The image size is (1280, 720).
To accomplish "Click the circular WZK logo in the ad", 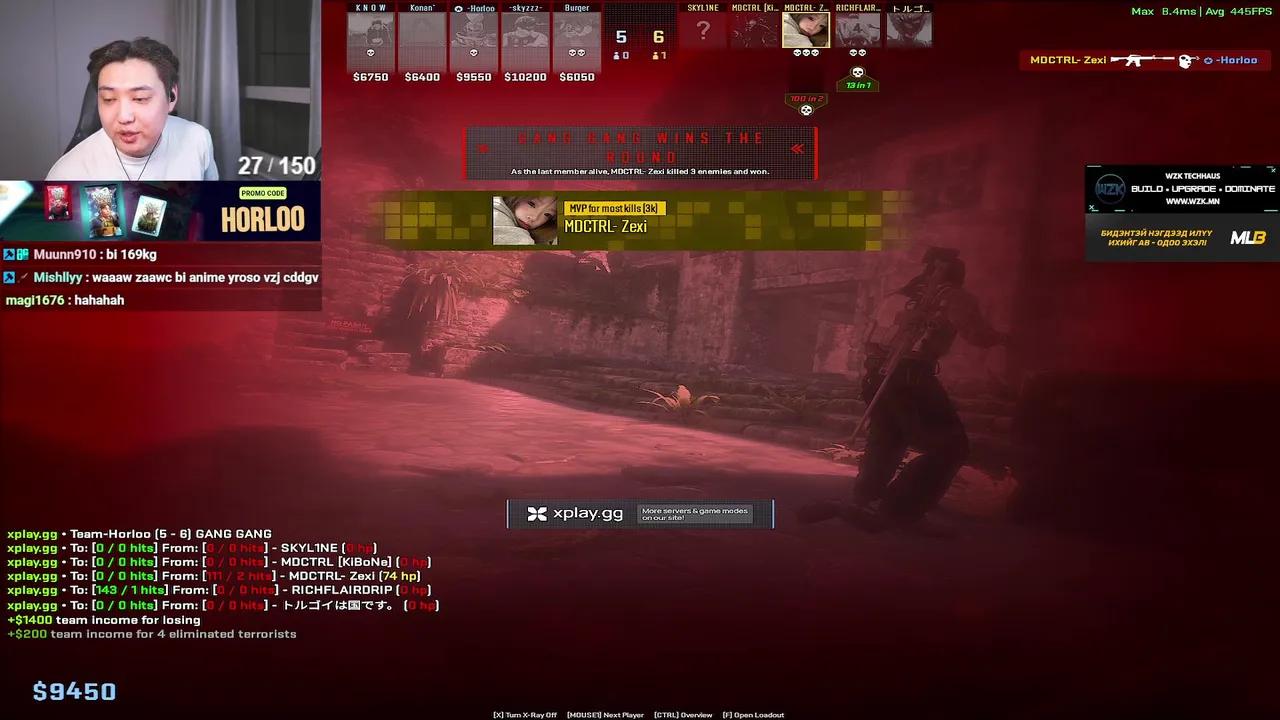I will pyautogui.click(x=1110, y=188).
